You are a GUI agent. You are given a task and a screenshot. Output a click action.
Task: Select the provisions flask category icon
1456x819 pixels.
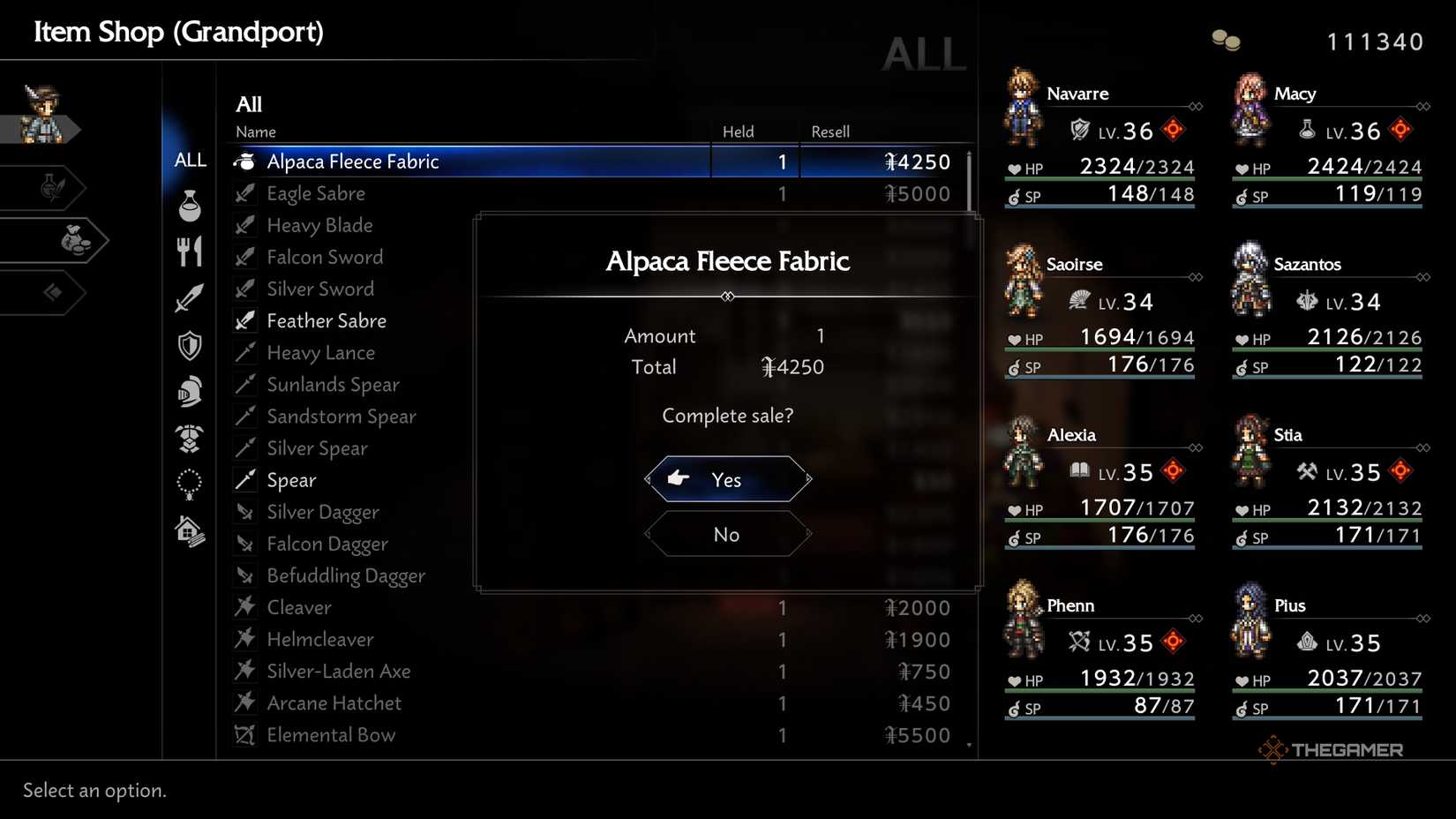(x=189, y=206)
